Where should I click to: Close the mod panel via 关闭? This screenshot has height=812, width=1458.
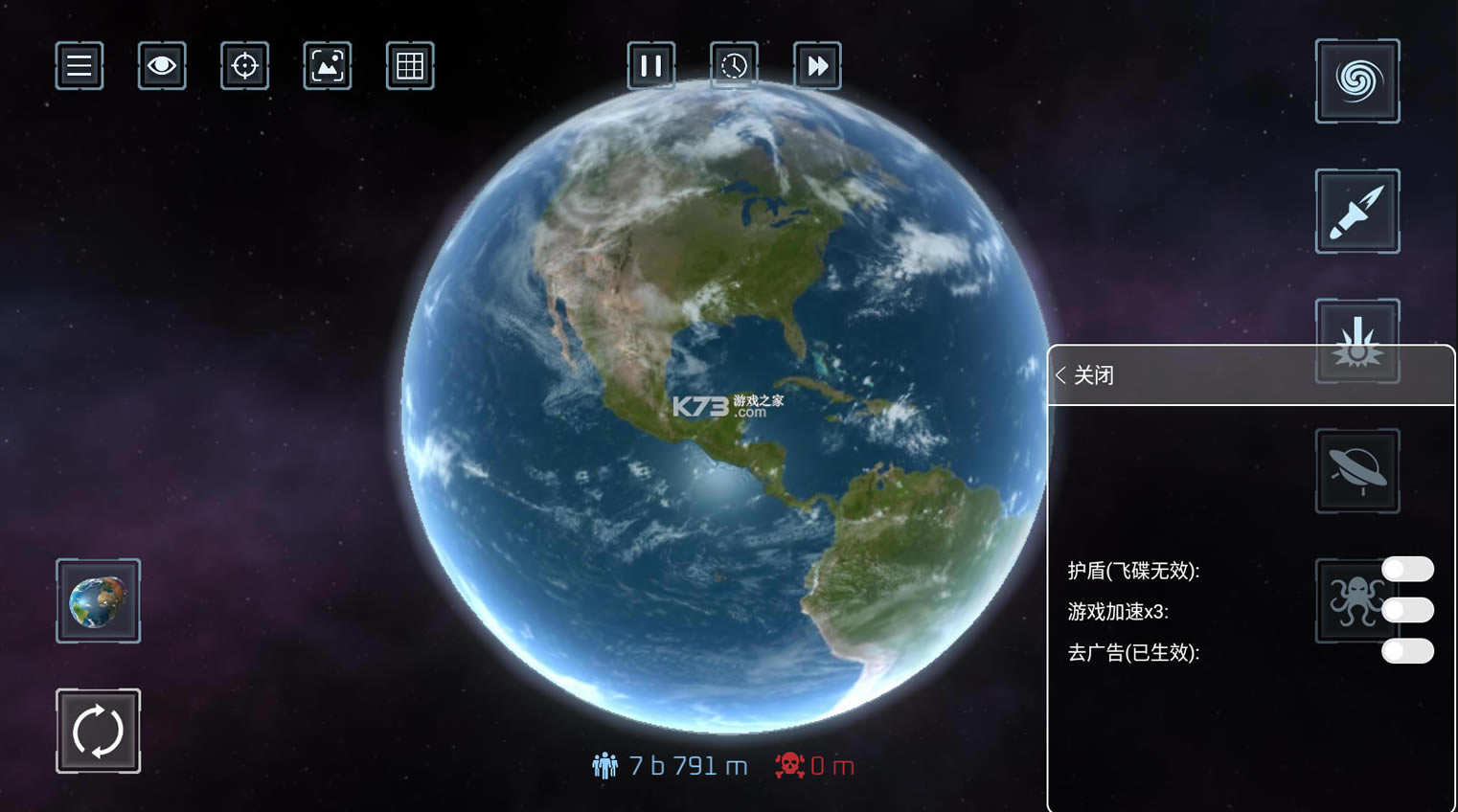(x=1085, y=375)
